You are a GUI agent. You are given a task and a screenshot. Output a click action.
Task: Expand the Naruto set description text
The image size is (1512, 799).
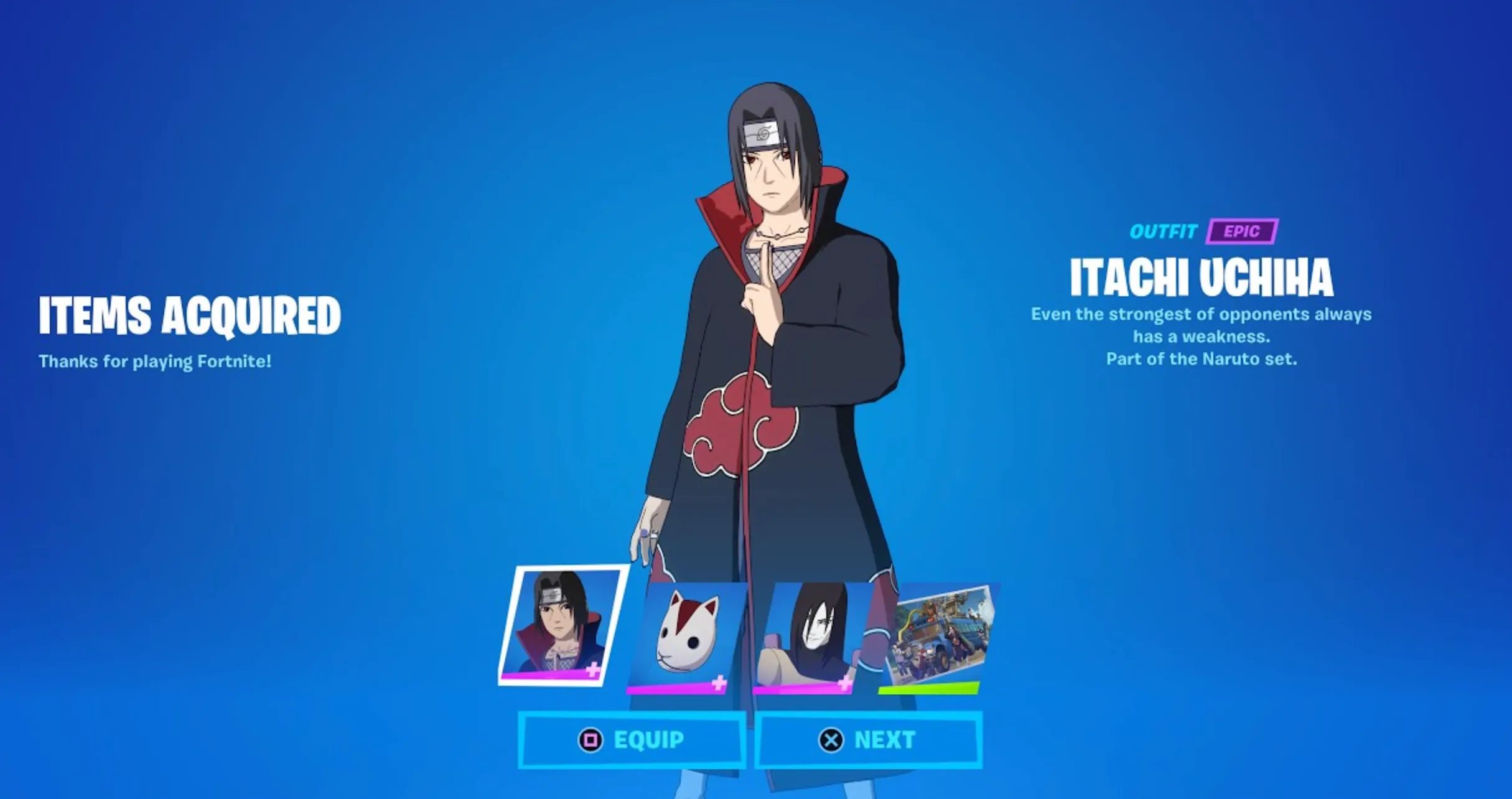pos(1202,358)
